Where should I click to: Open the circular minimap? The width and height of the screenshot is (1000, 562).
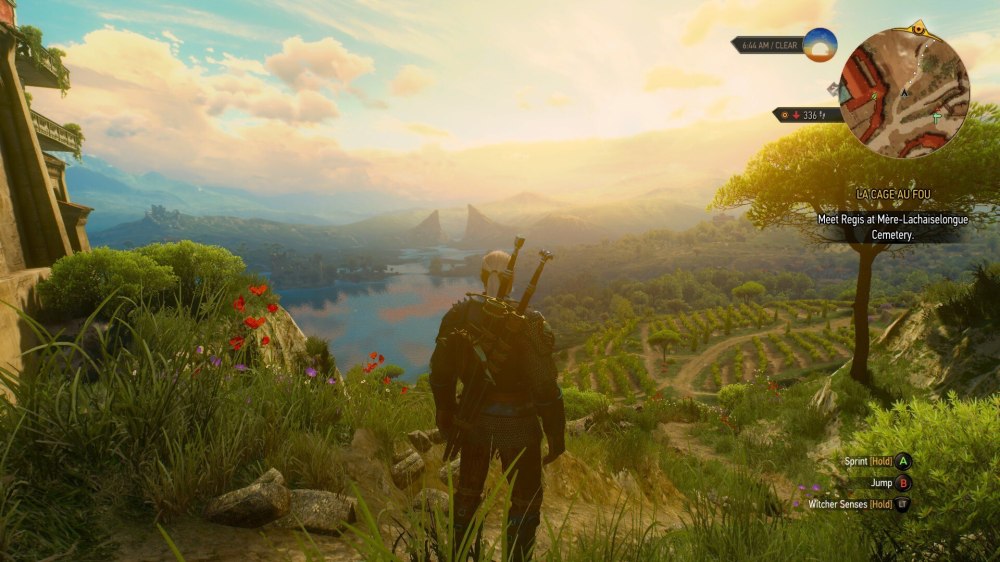click(x=904, y=94)
